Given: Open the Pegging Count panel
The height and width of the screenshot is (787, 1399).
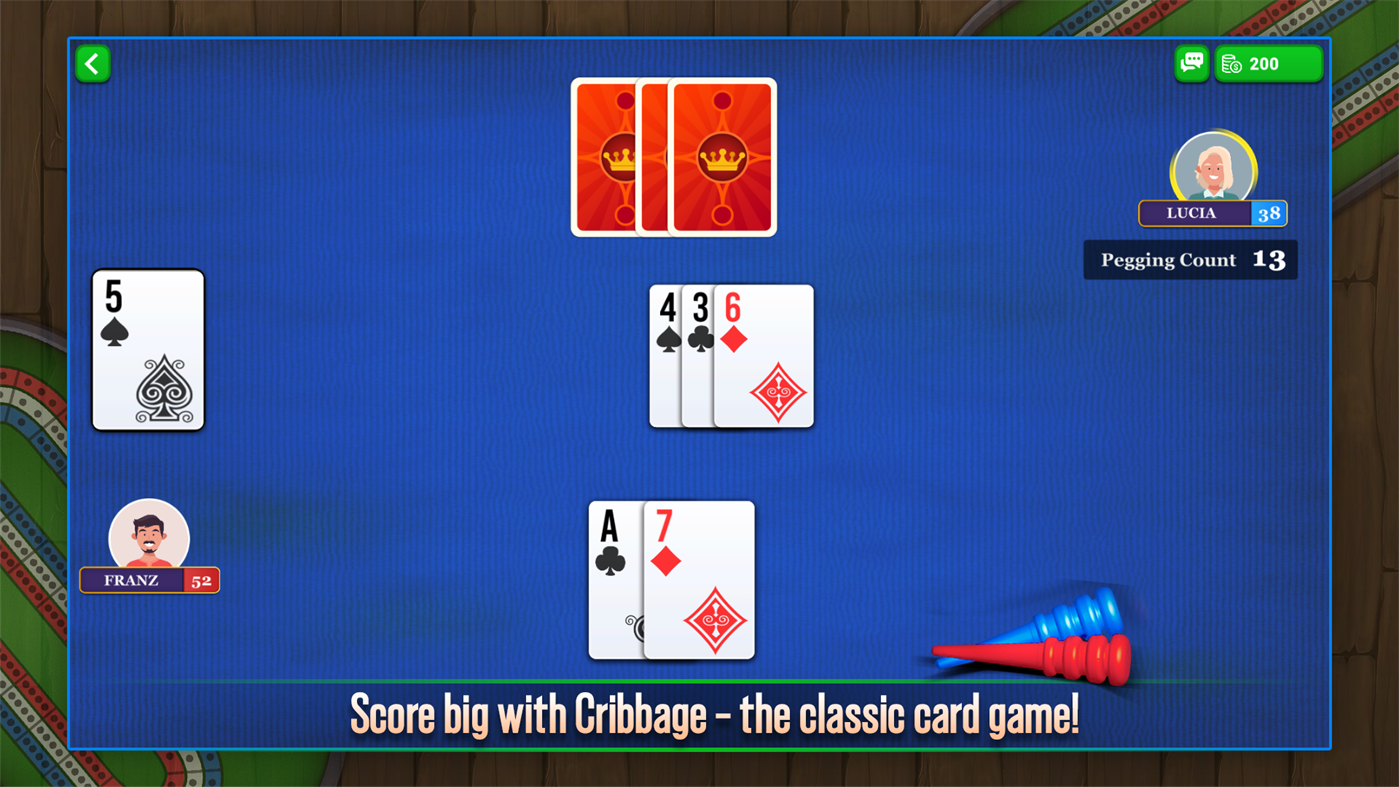Looking at the screenshot, I should 1190,259.
